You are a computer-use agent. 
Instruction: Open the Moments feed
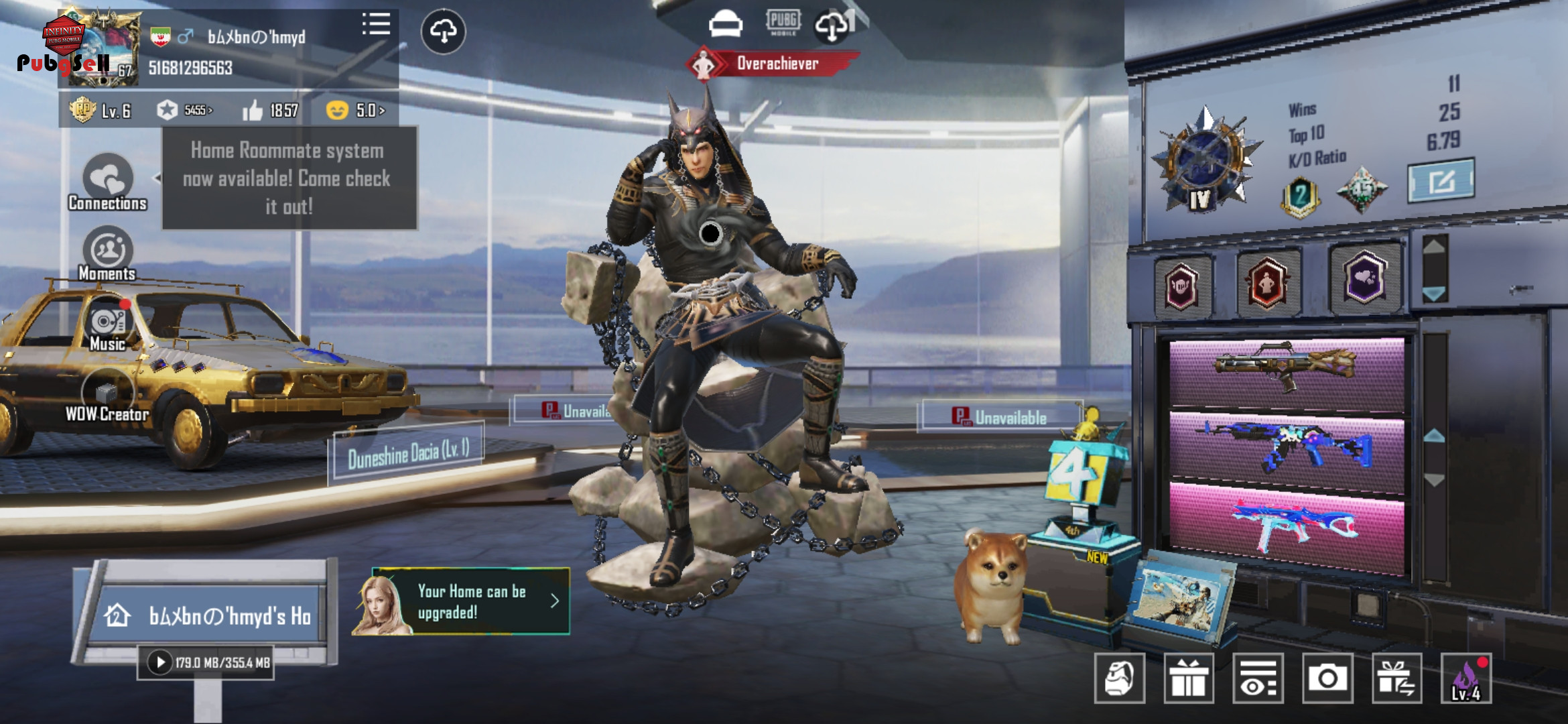107,255
